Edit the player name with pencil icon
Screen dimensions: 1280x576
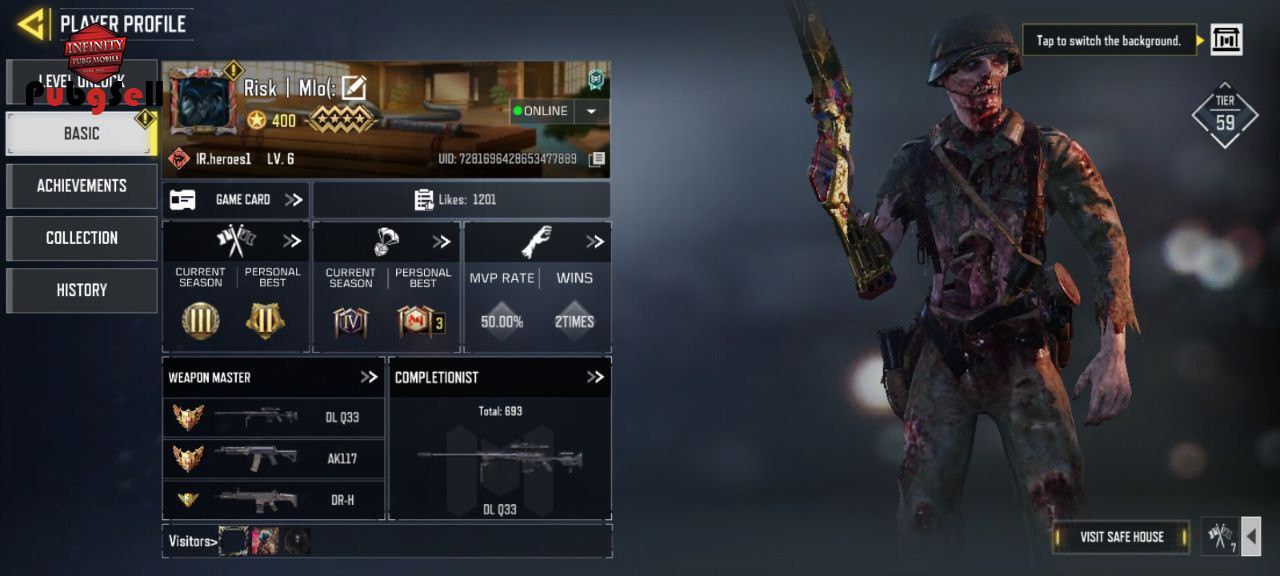click(354, 88)
